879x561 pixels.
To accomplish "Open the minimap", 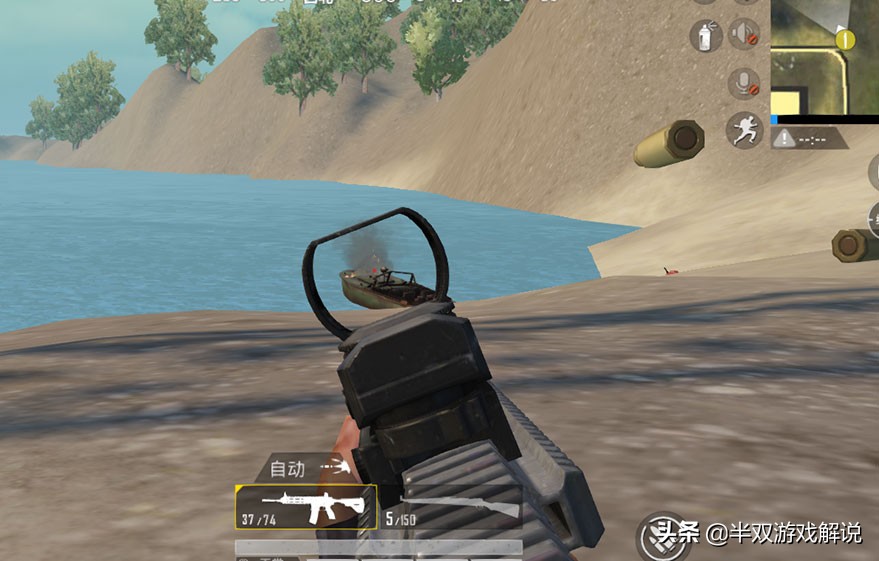I will click(x=824, y=57).
